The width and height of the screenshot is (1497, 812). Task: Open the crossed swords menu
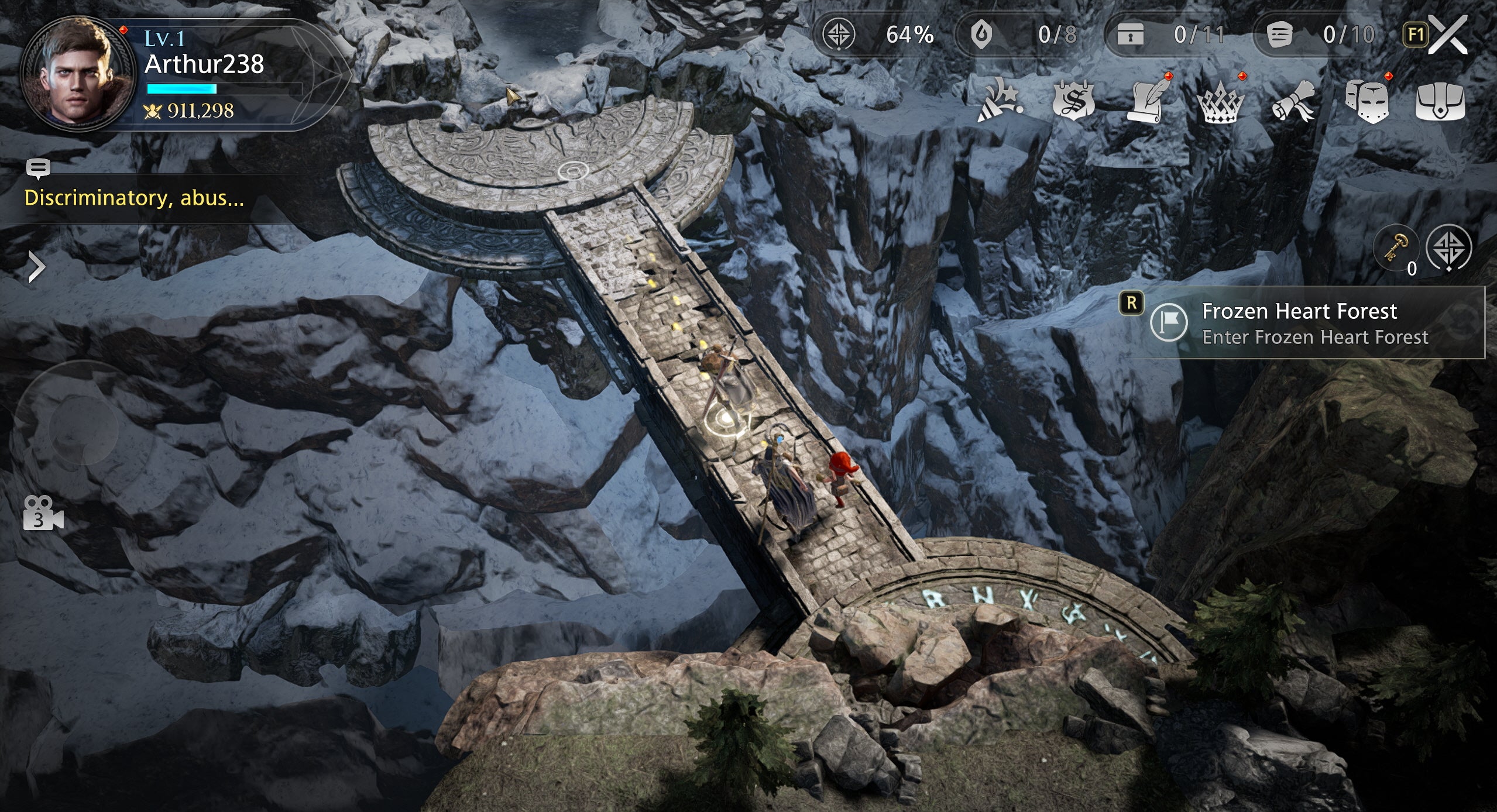point(1448,35)
